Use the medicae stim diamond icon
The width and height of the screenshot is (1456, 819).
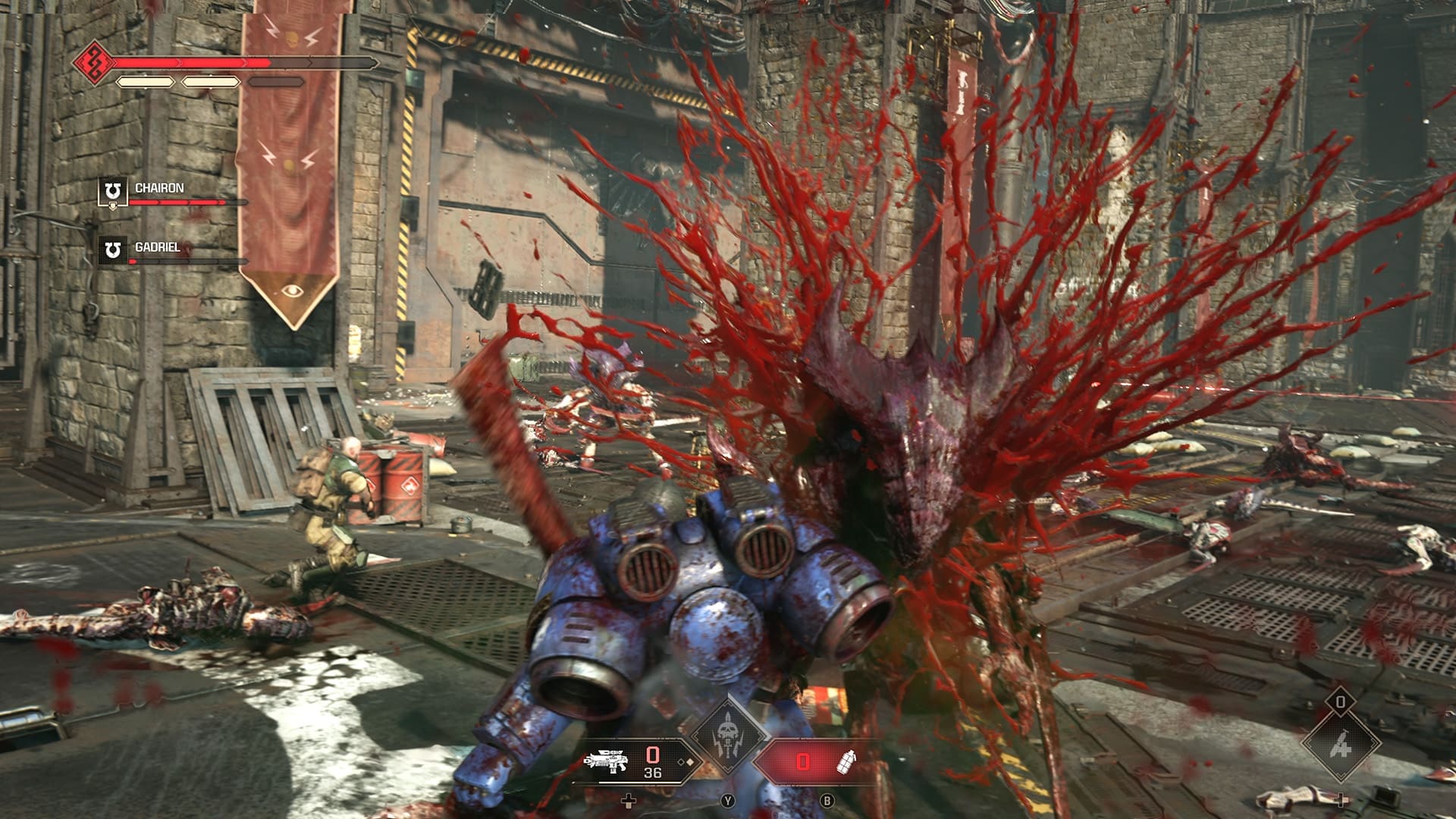coord(1338,745)
